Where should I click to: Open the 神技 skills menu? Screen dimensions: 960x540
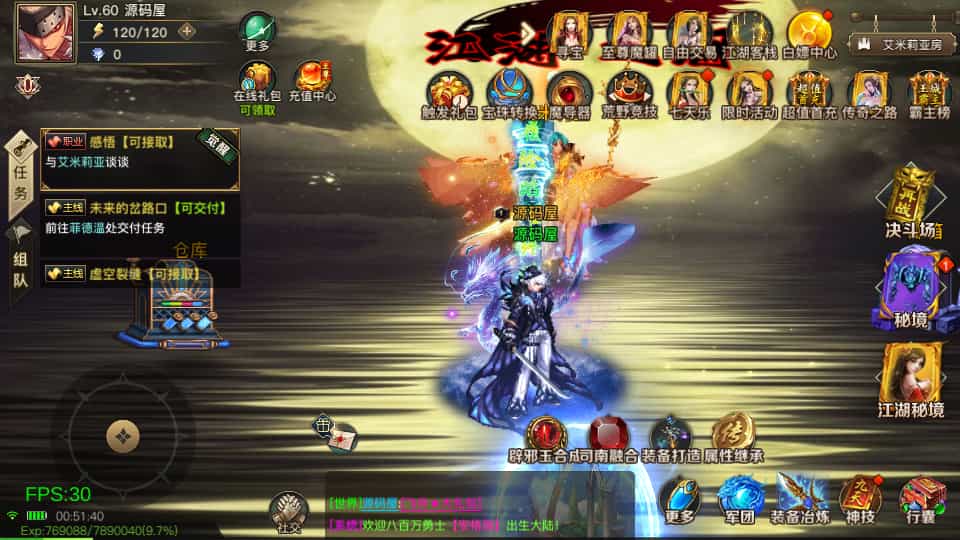pos(861,497)
